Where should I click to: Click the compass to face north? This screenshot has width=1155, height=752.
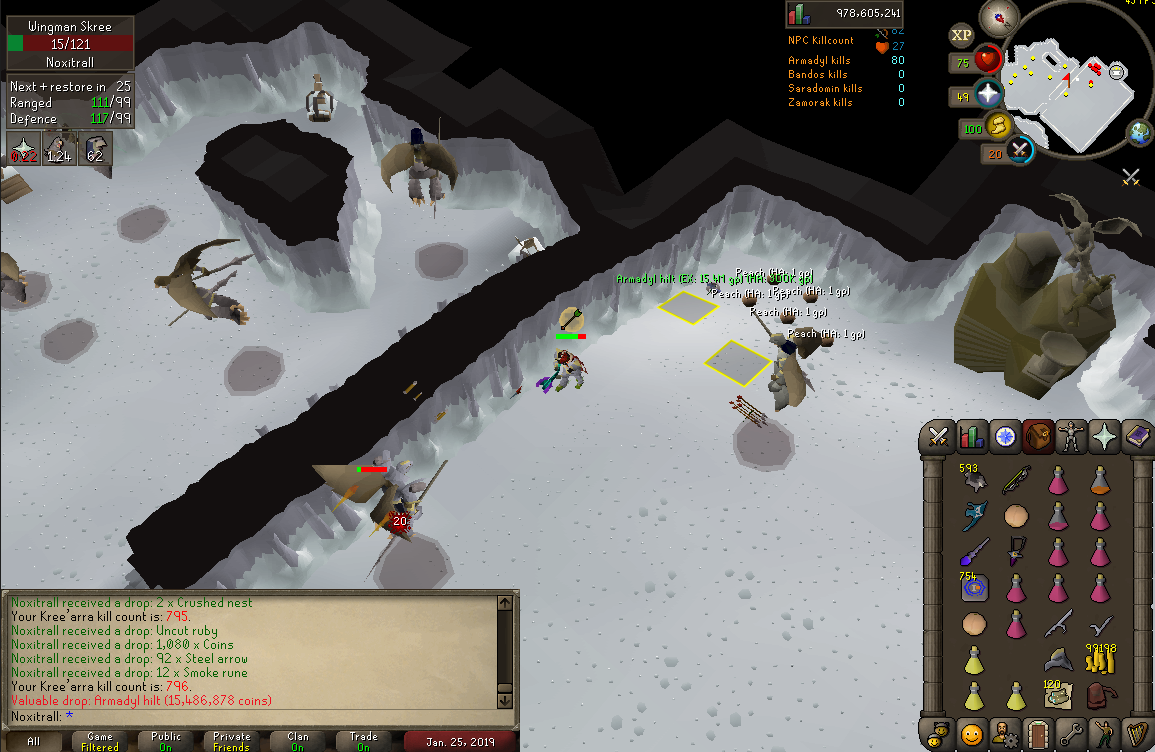tap(998, 17)
